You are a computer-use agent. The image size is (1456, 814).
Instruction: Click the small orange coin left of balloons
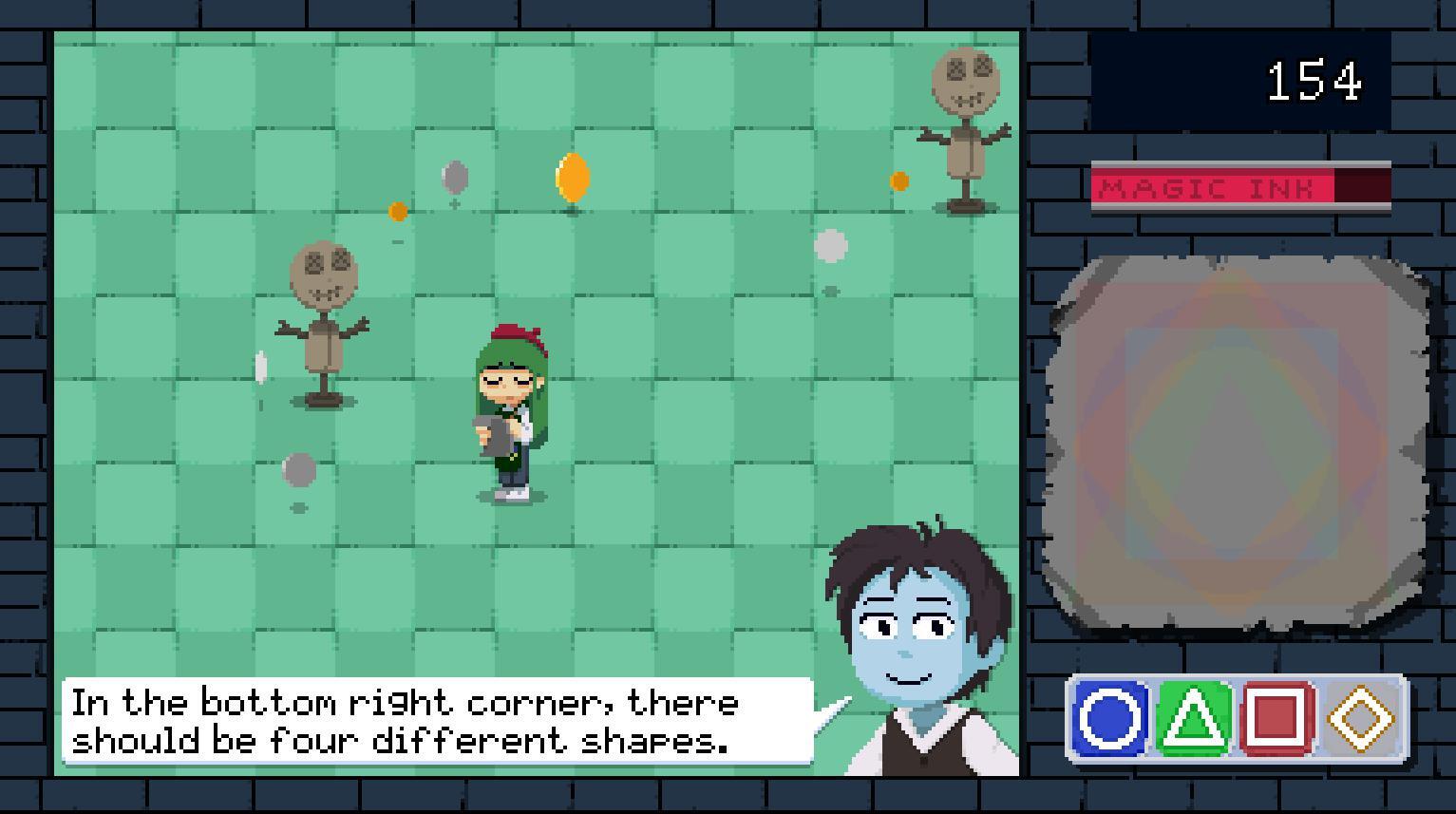(x=395, y=212)
